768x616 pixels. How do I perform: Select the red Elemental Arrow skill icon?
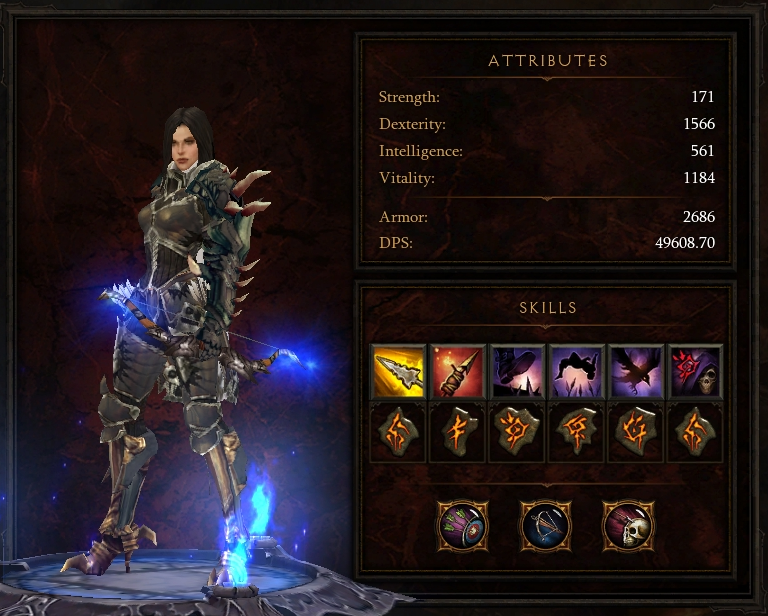point(457,371)
